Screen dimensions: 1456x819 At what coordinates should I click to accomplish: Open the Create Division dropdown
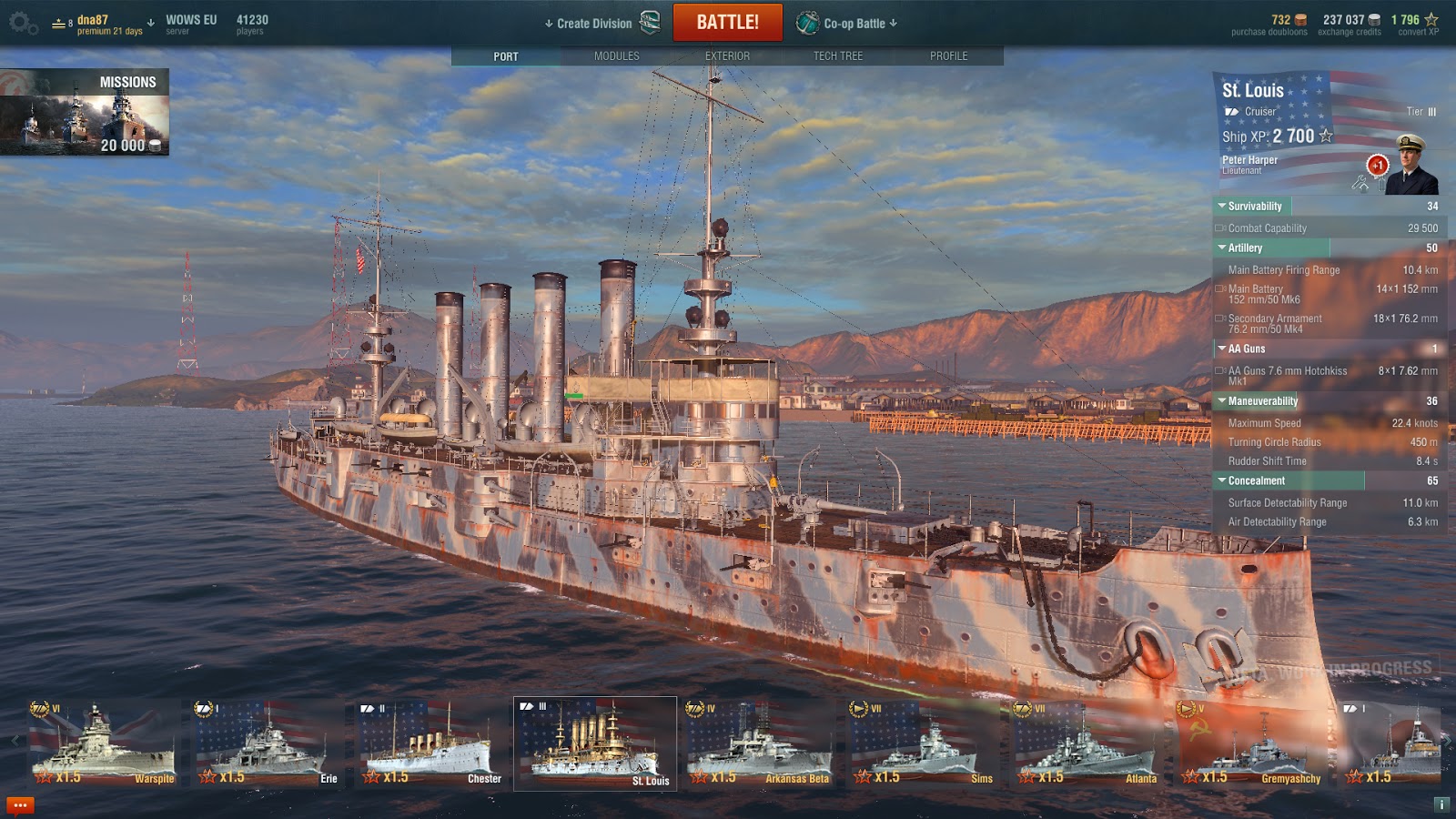click(591, 24)
